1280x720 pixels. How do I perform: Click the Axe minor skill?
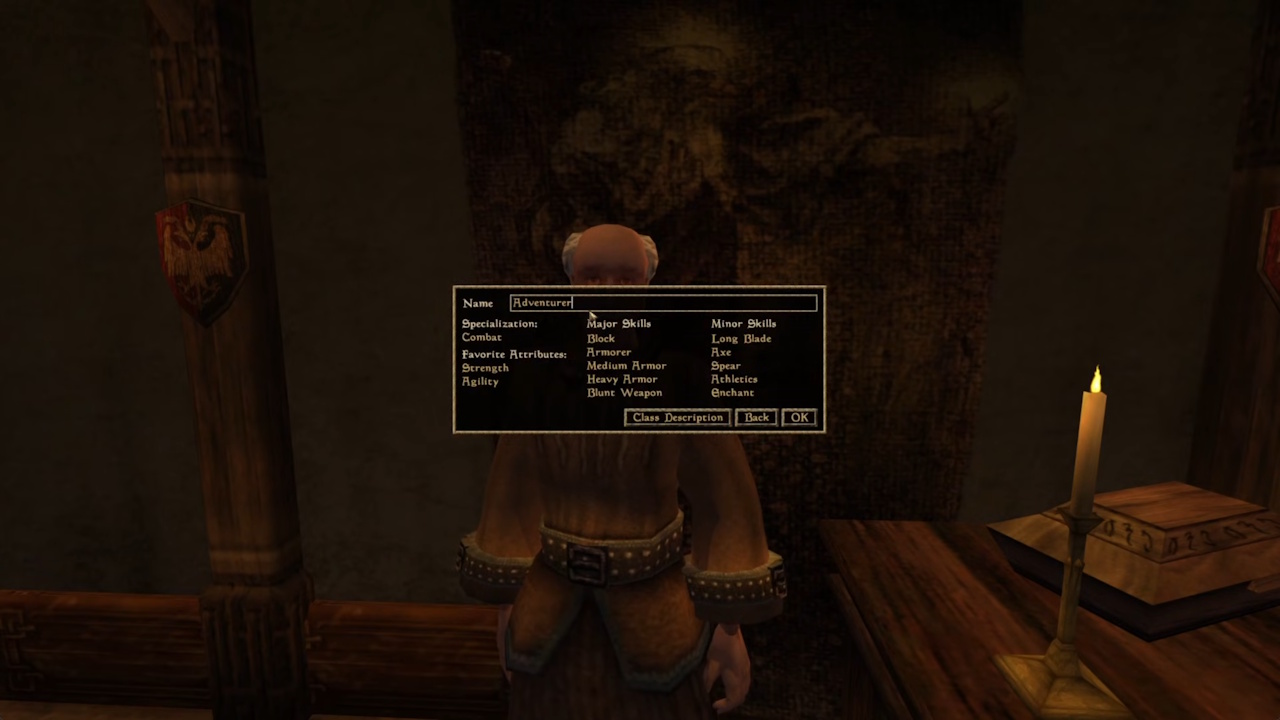[x=720, y=352]
